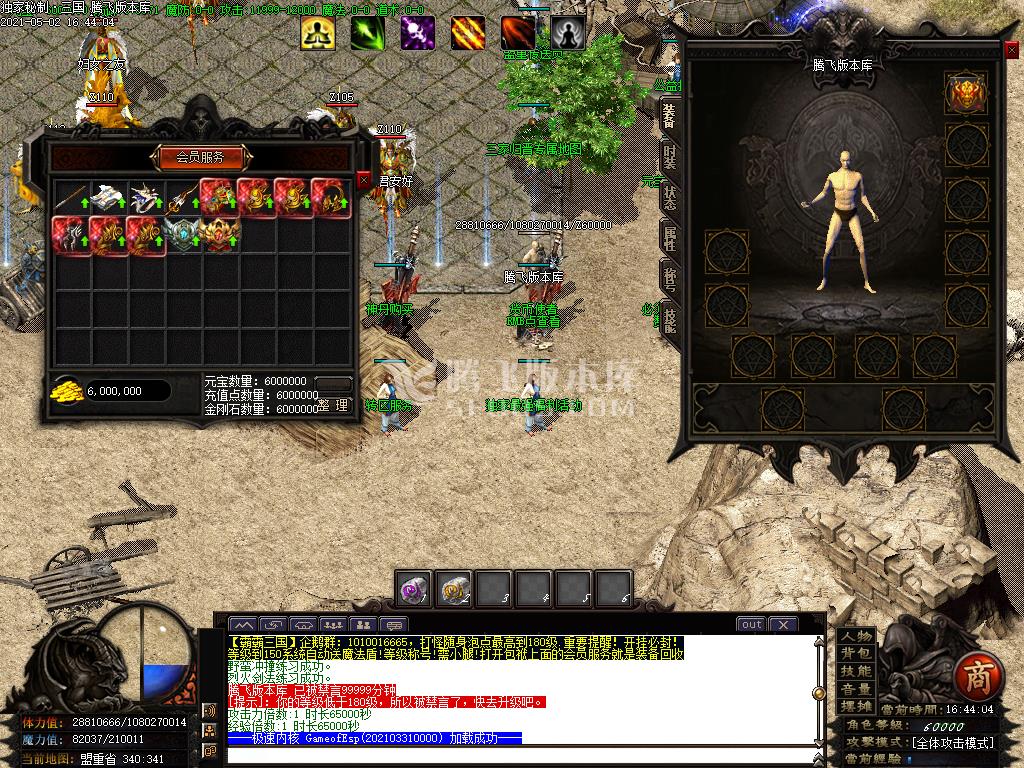The image size is (1024, 768).
Task: Select the gold-red crest item in bag
Action: (x=219, y=236)
